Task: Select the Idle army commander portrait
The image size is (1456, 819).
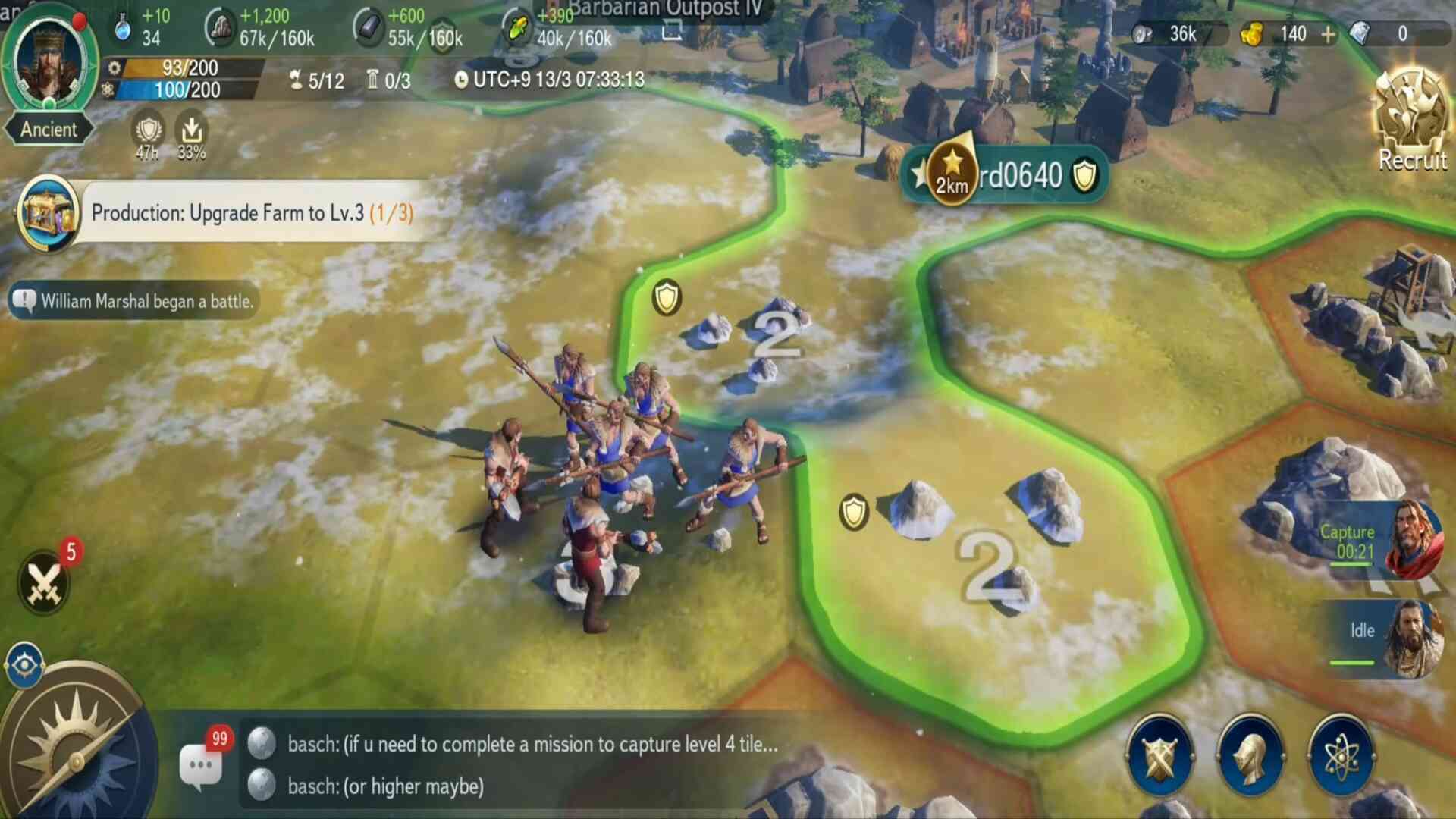Action: (1413, 637)
